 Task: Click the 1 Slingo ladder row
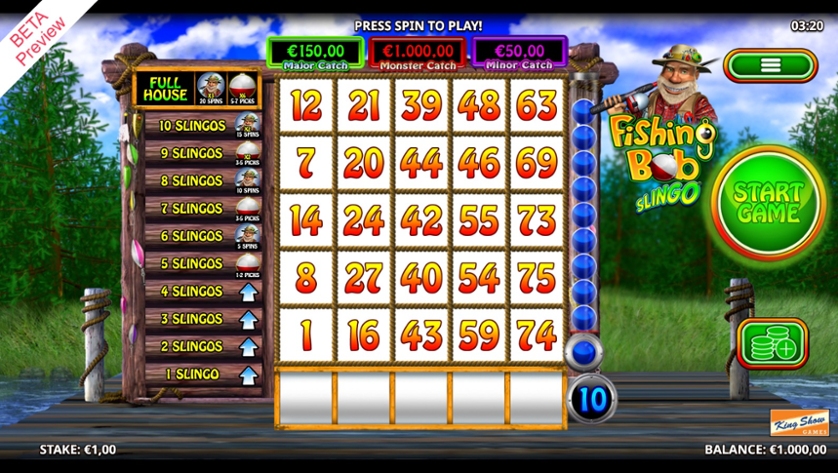tap(197, 374)
